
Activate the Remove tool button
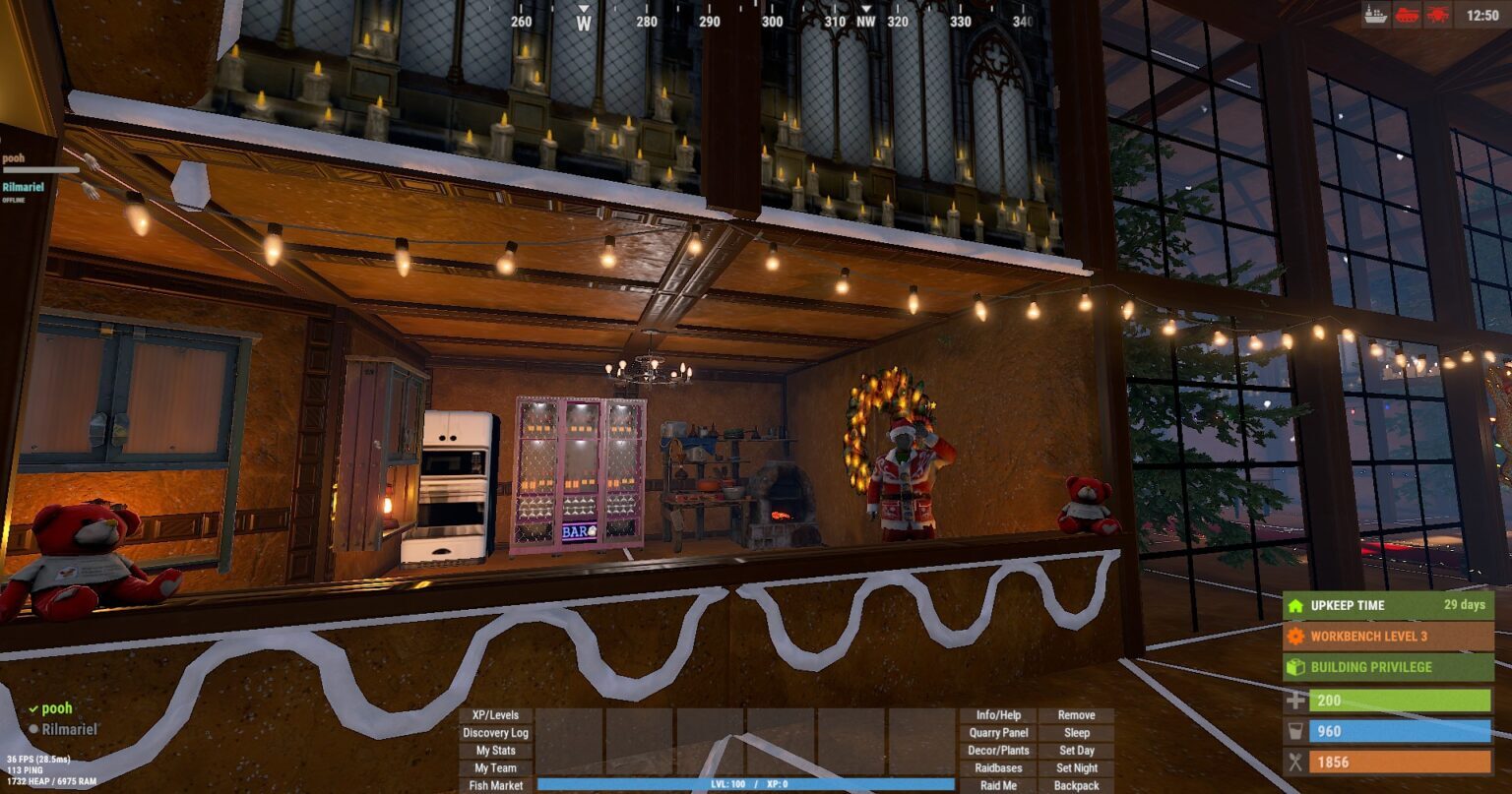pyautogui.click(x=1077, y=715)
